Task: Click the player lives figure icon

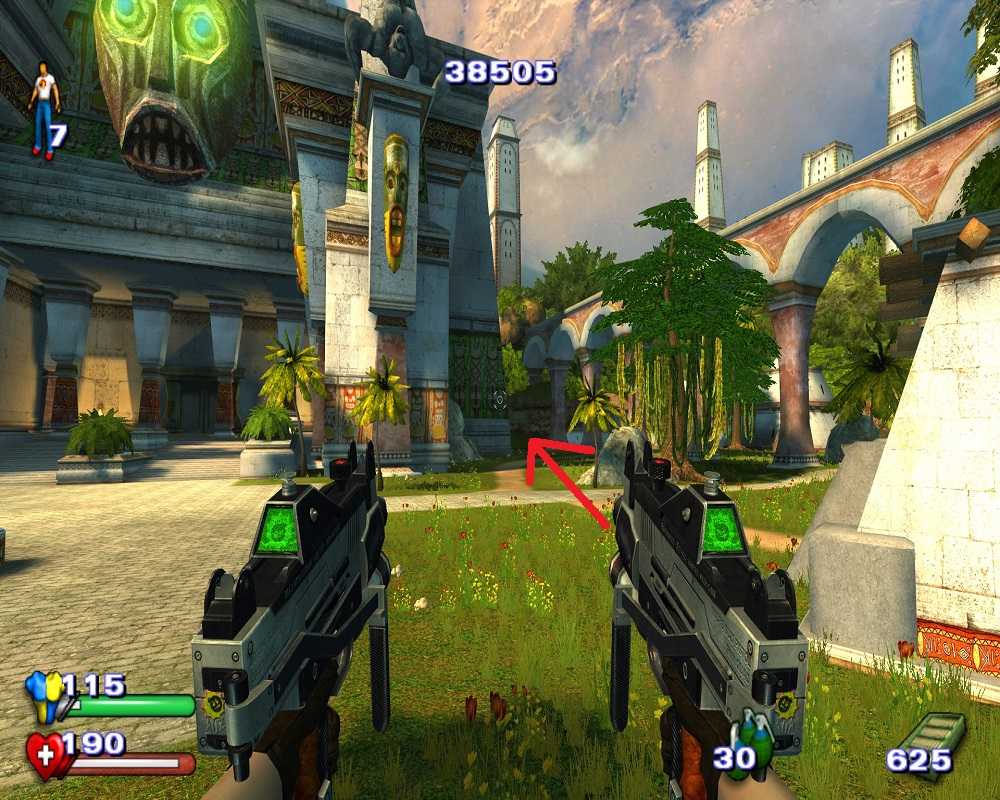Action: tap(43, 109)
